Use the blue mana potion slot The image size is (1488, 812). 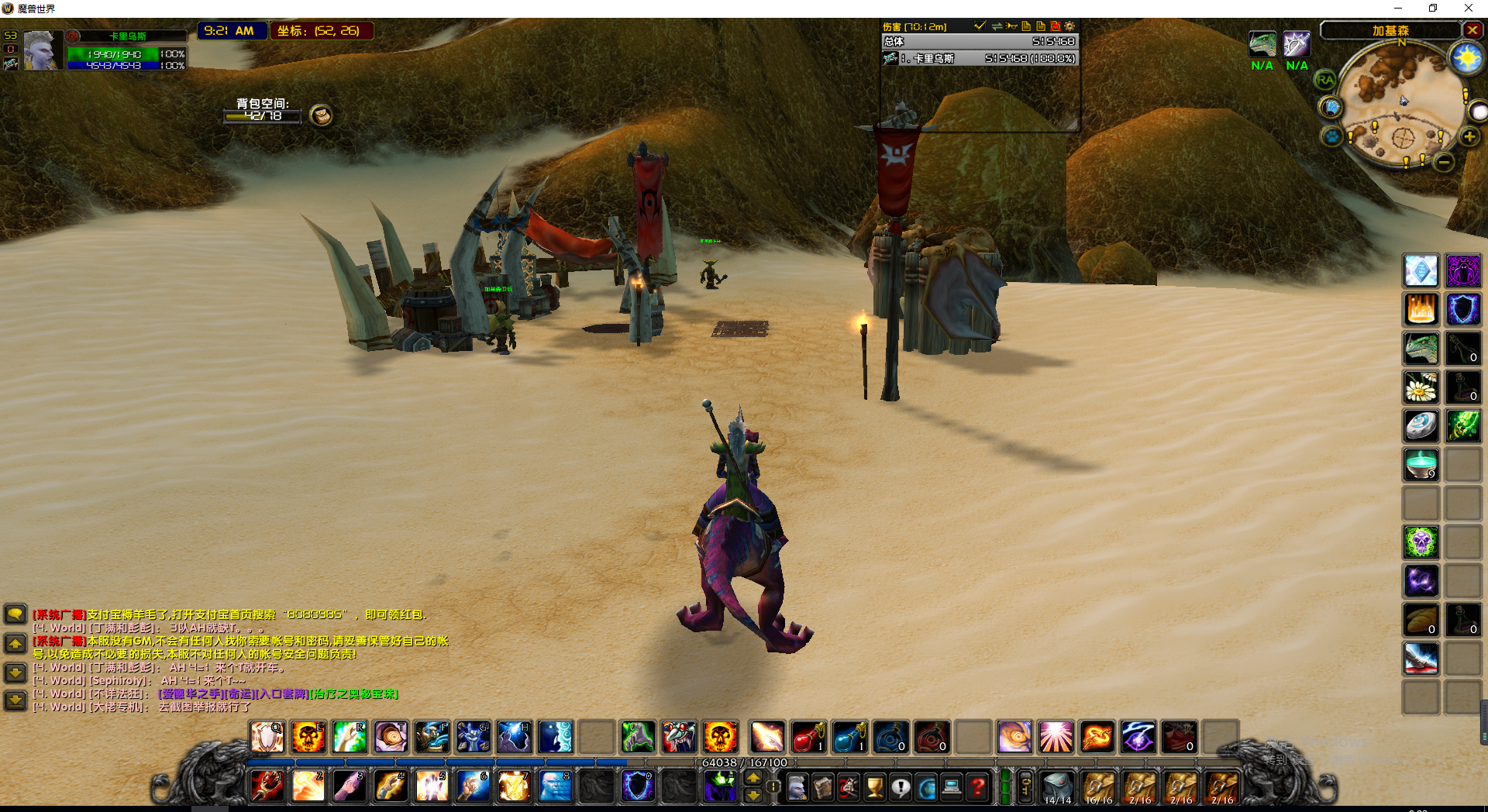(x=849, y=737)
